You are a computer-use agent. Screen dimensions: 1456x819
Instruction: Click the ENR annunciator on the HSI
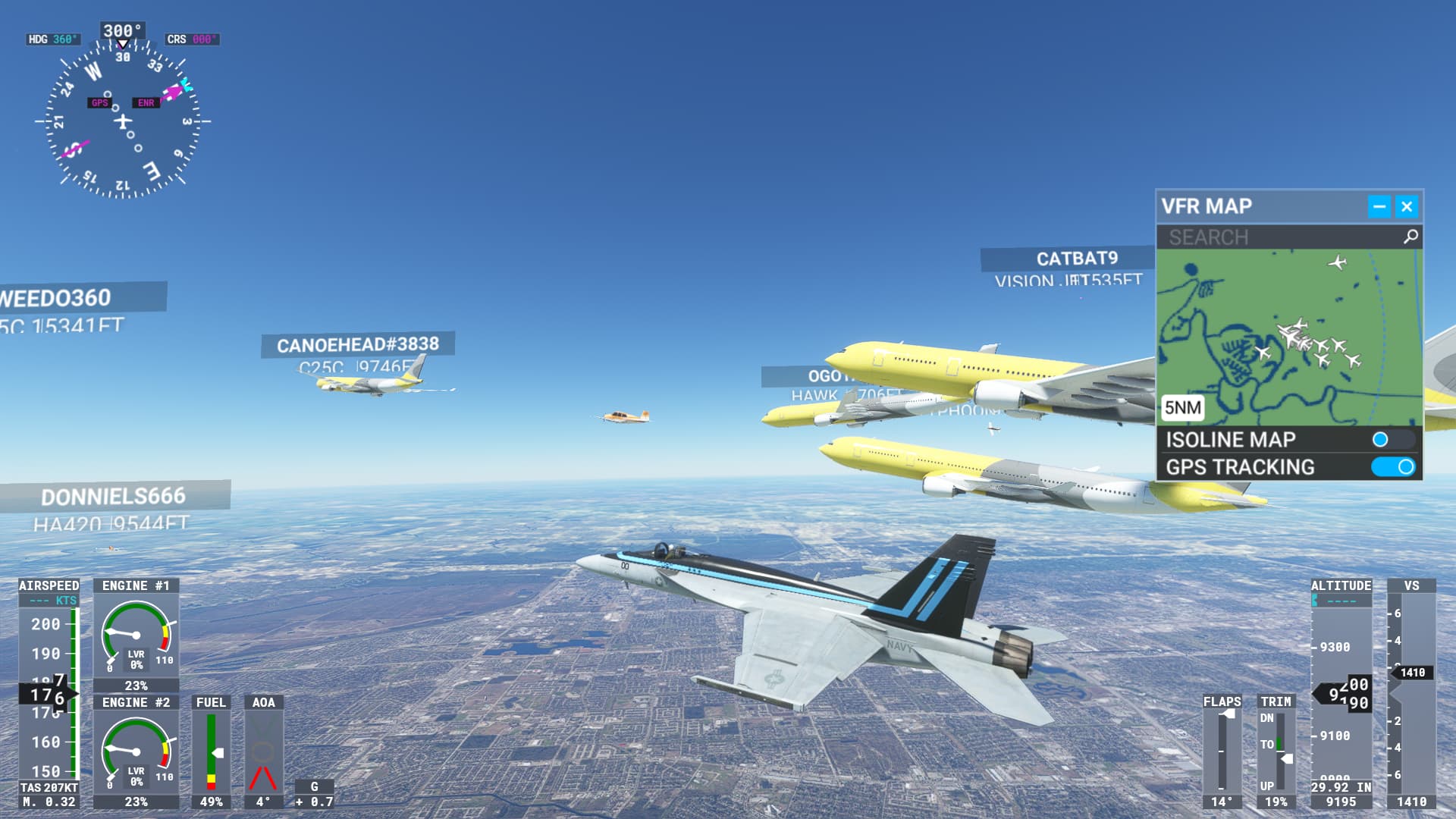tap(146, 101)
